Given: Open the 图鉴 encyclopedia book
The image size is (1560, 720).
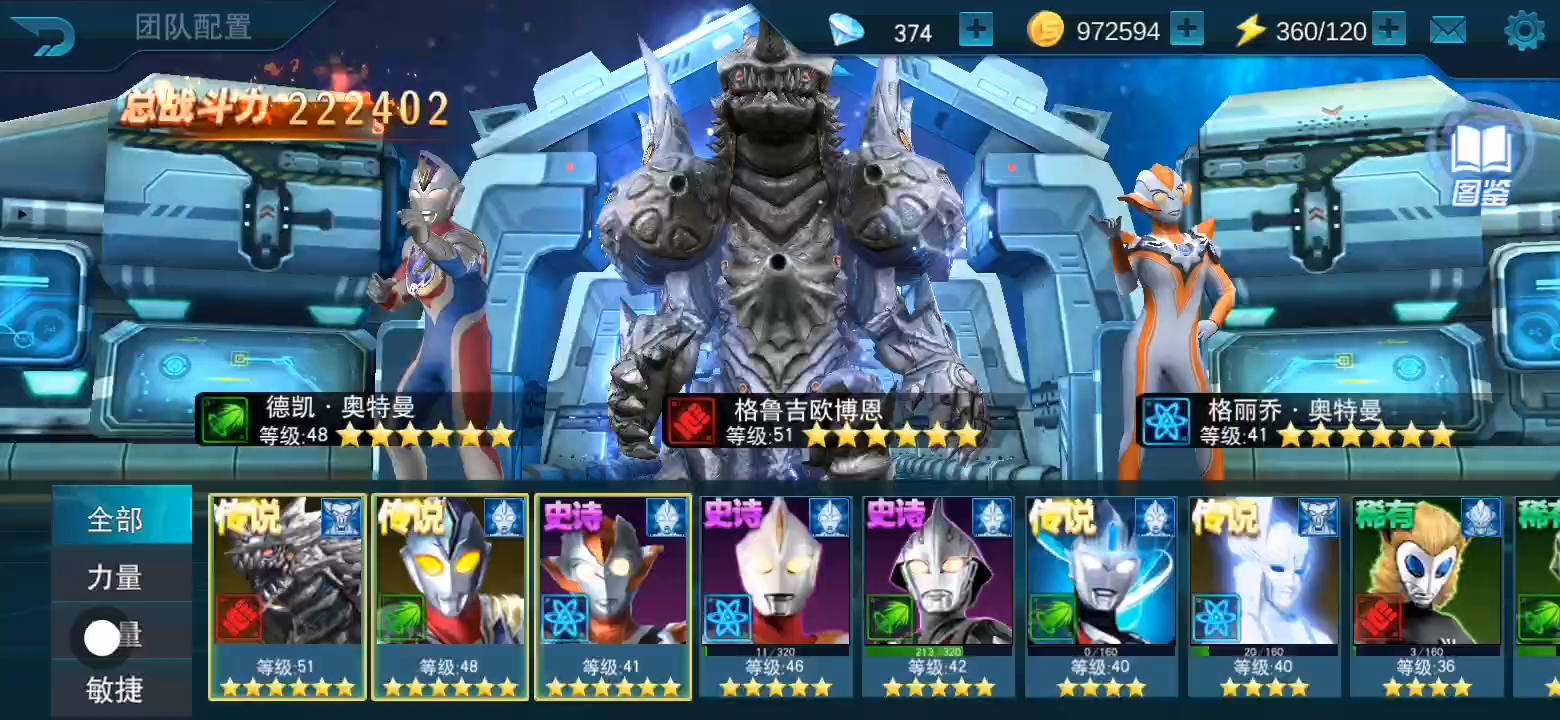Looking at the screenshot, I should [1480, 160].
